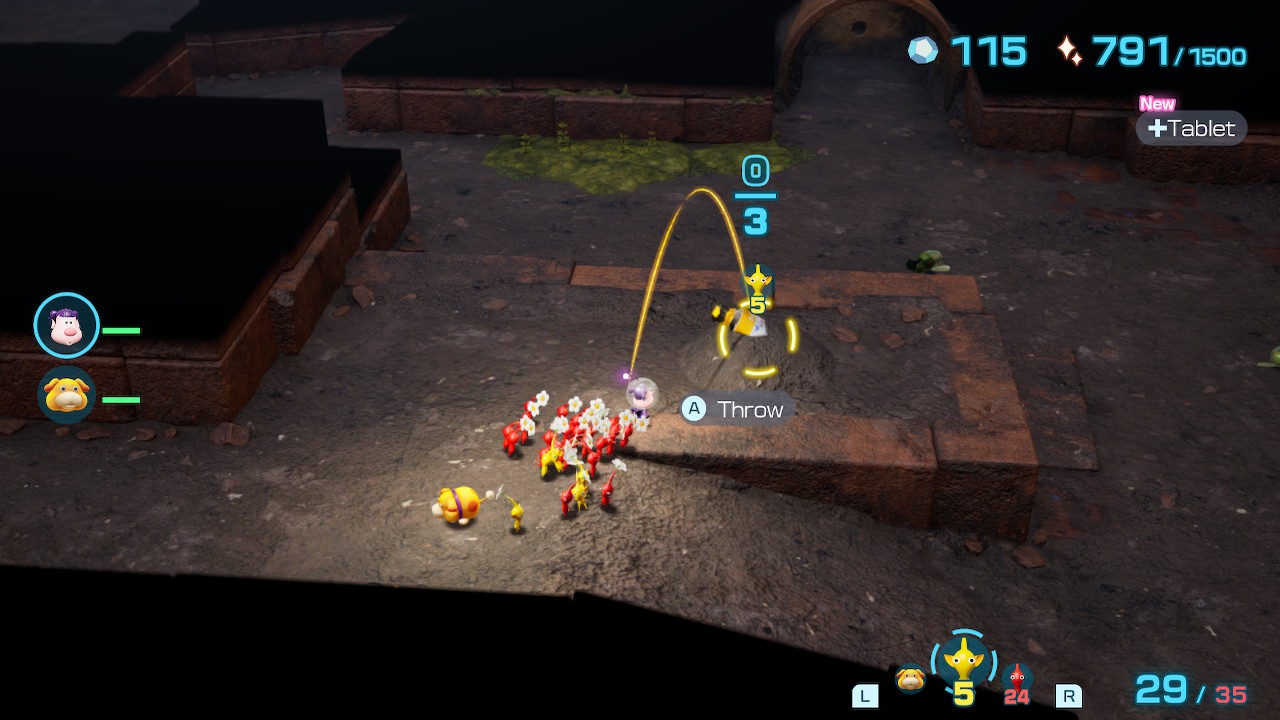Choose the Oatchi dog portrait
The width and height of the screenshot is (1280, 720).
(67, 395)
